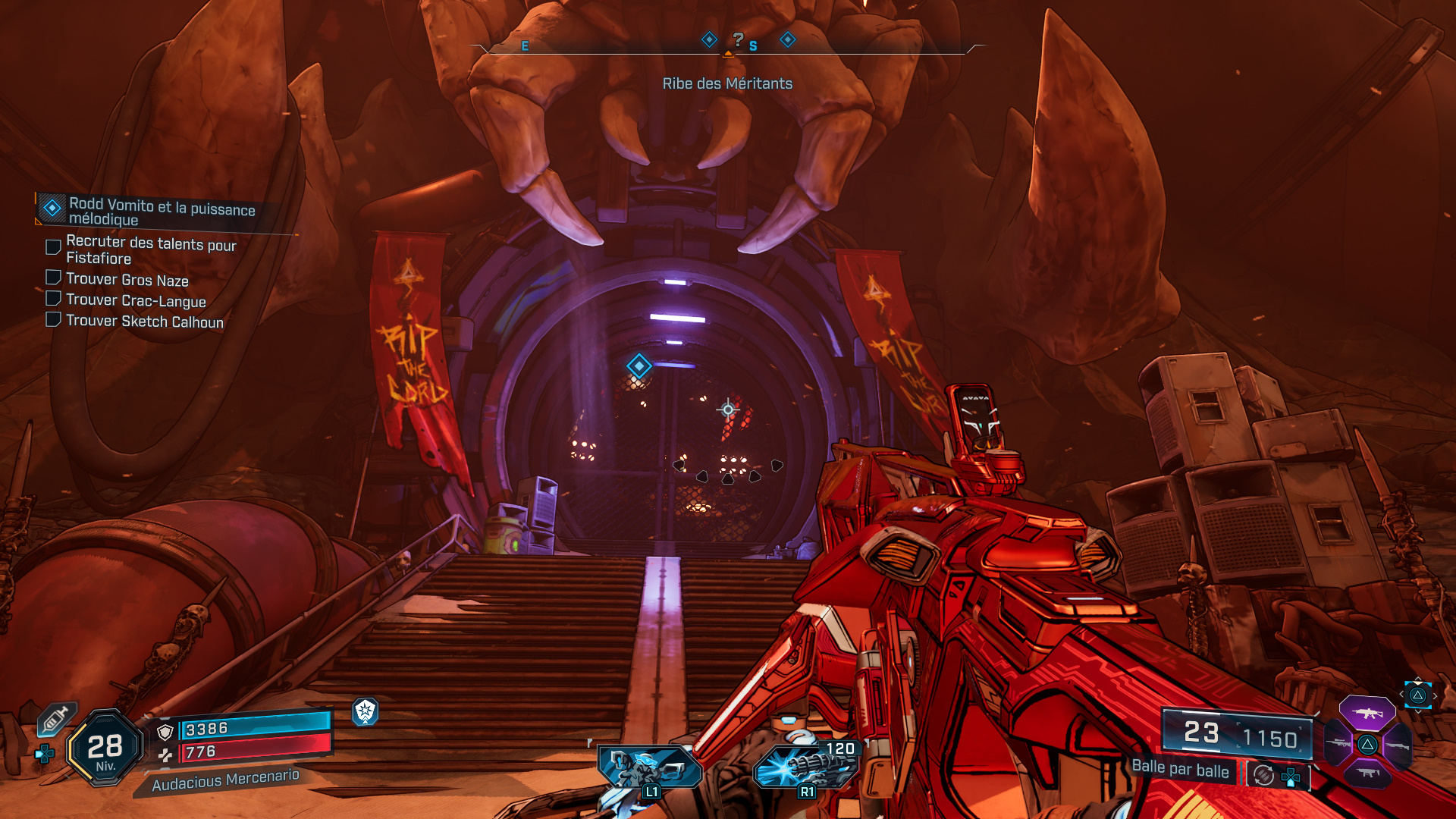Check the Trouver Gros Naze objective box
The image size is (1456, 819).
click(52, 277)
